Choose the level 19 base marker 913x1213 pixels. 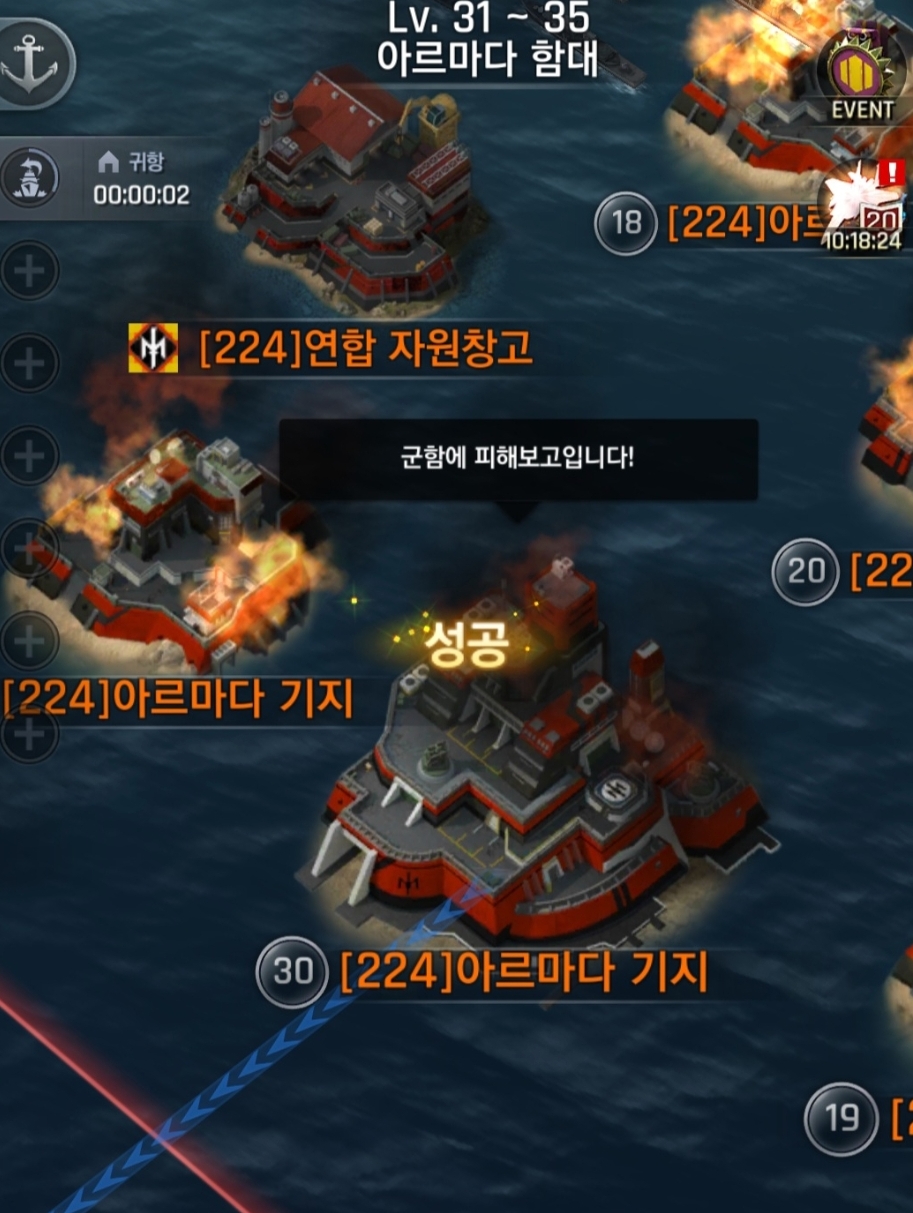click(841, 1118)
